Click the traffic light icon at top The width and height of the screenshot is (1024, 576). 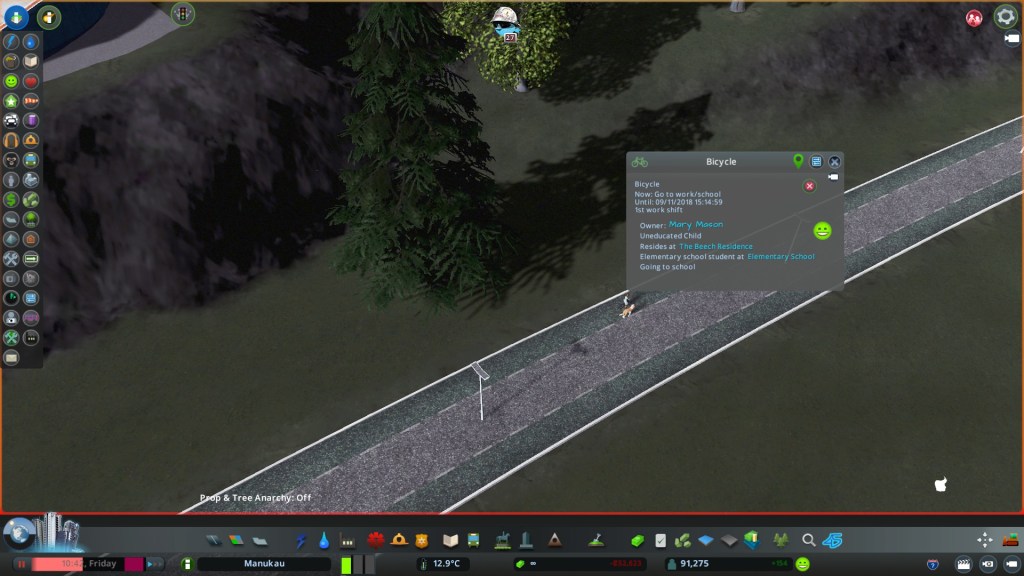(182, 13)
